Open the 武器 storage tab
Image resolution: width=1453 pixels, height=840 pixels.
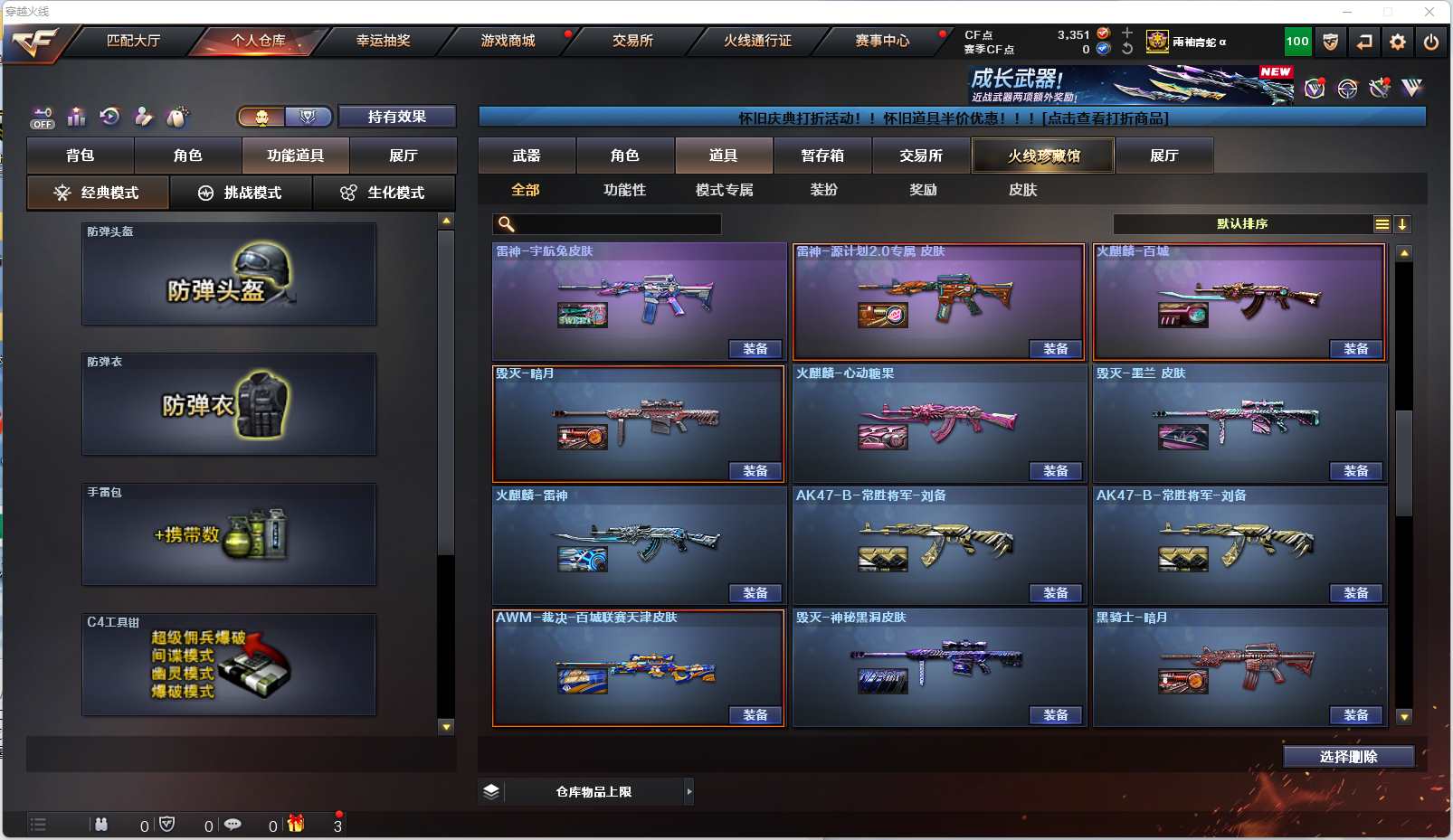tap(527, 156)
